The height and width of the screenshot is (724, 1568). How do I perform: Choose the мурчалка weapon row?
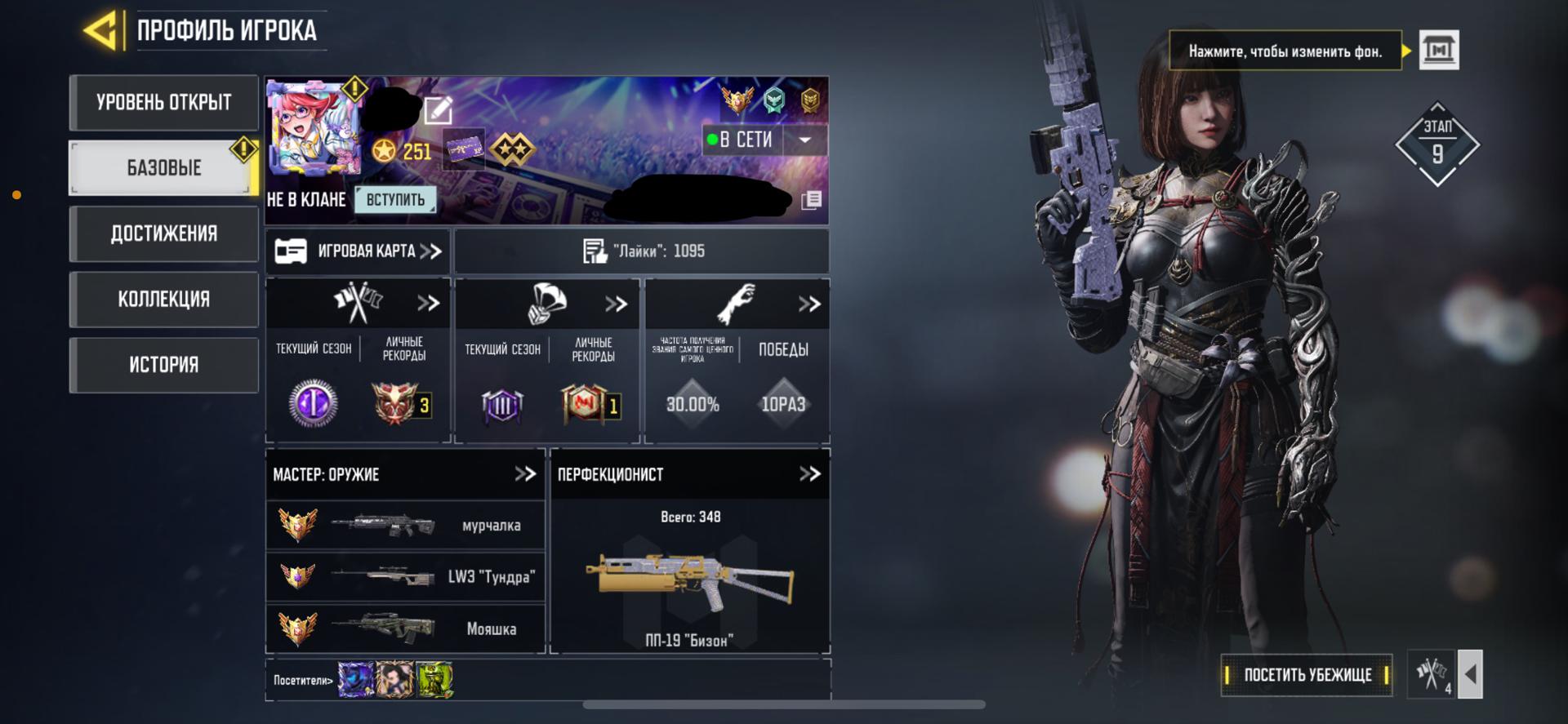click(406, 526)
